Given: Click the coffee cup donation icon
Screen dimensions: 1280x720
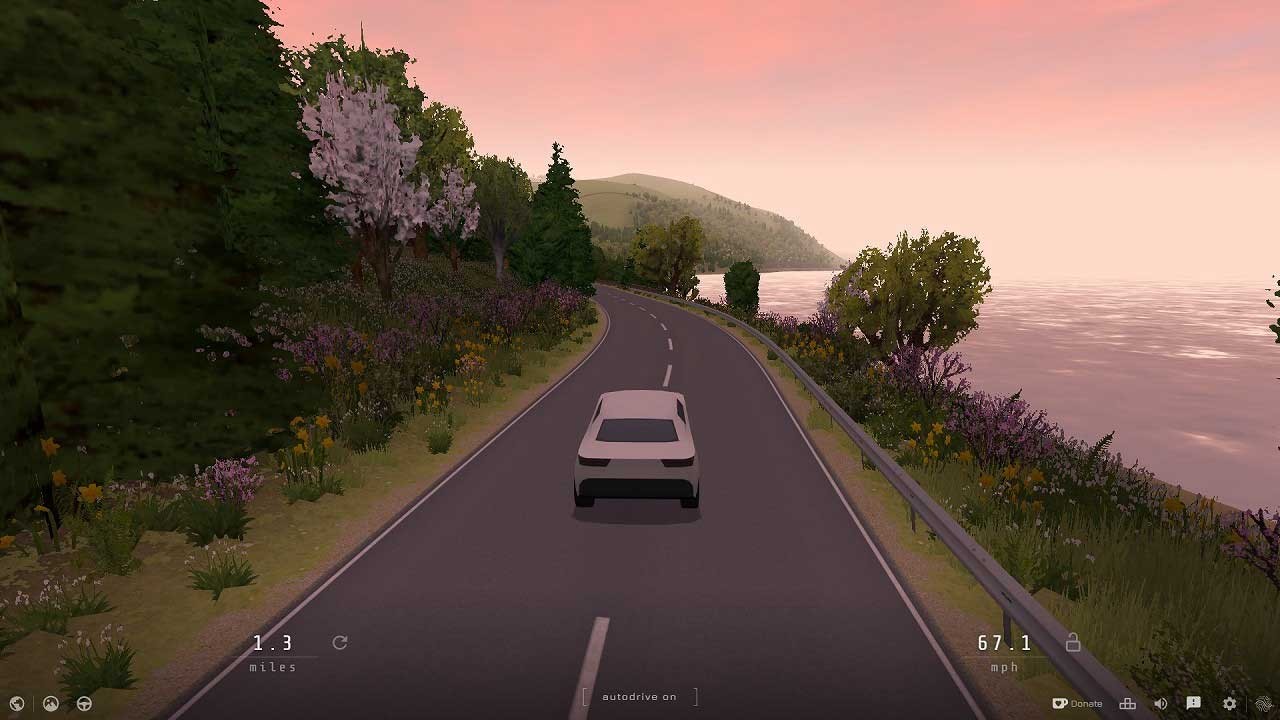Looking at the screenshot, I should [1060, 703].
